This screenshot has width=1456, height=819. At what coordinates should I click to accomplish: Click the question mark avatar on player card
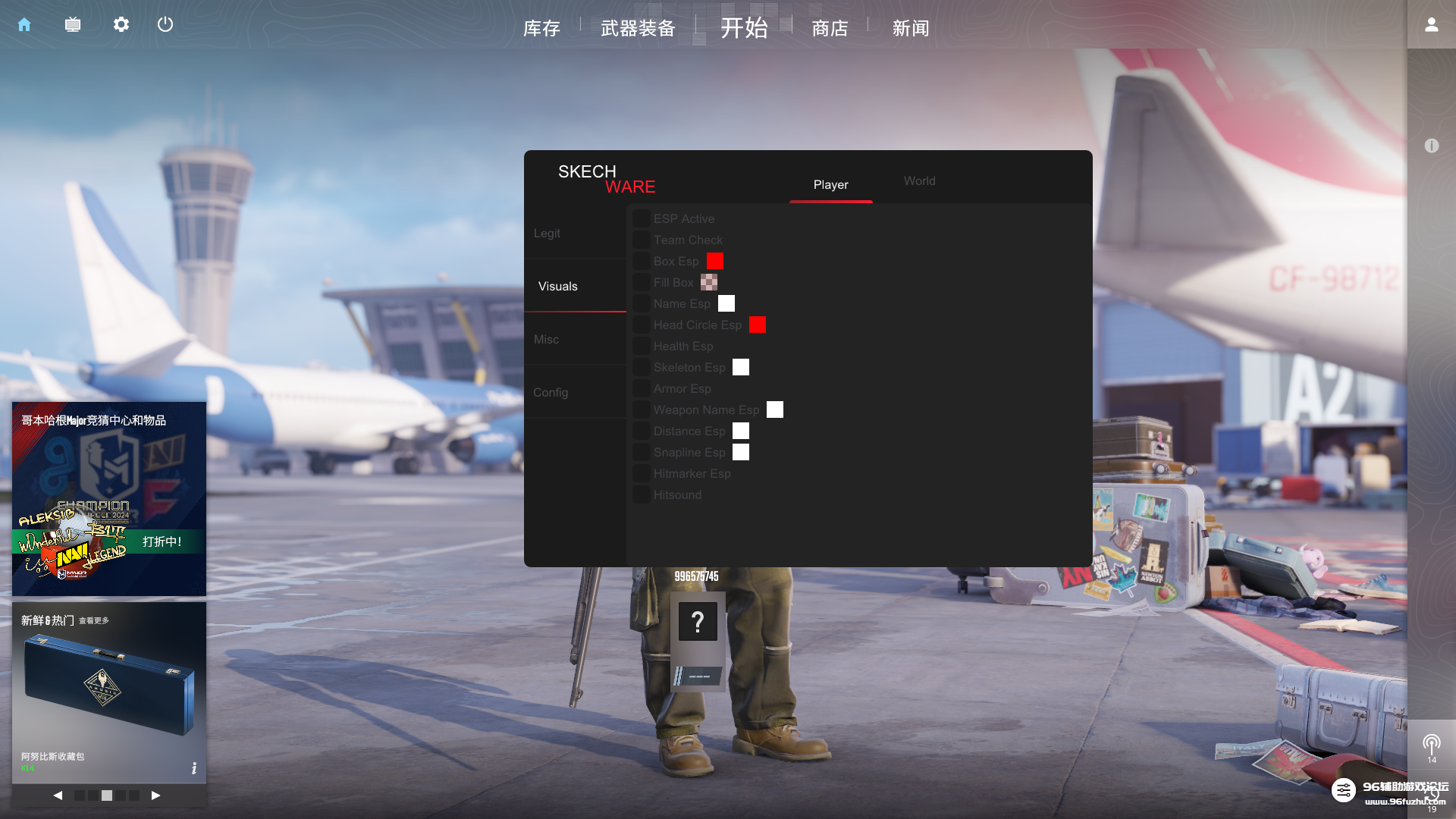coord(697,620)
